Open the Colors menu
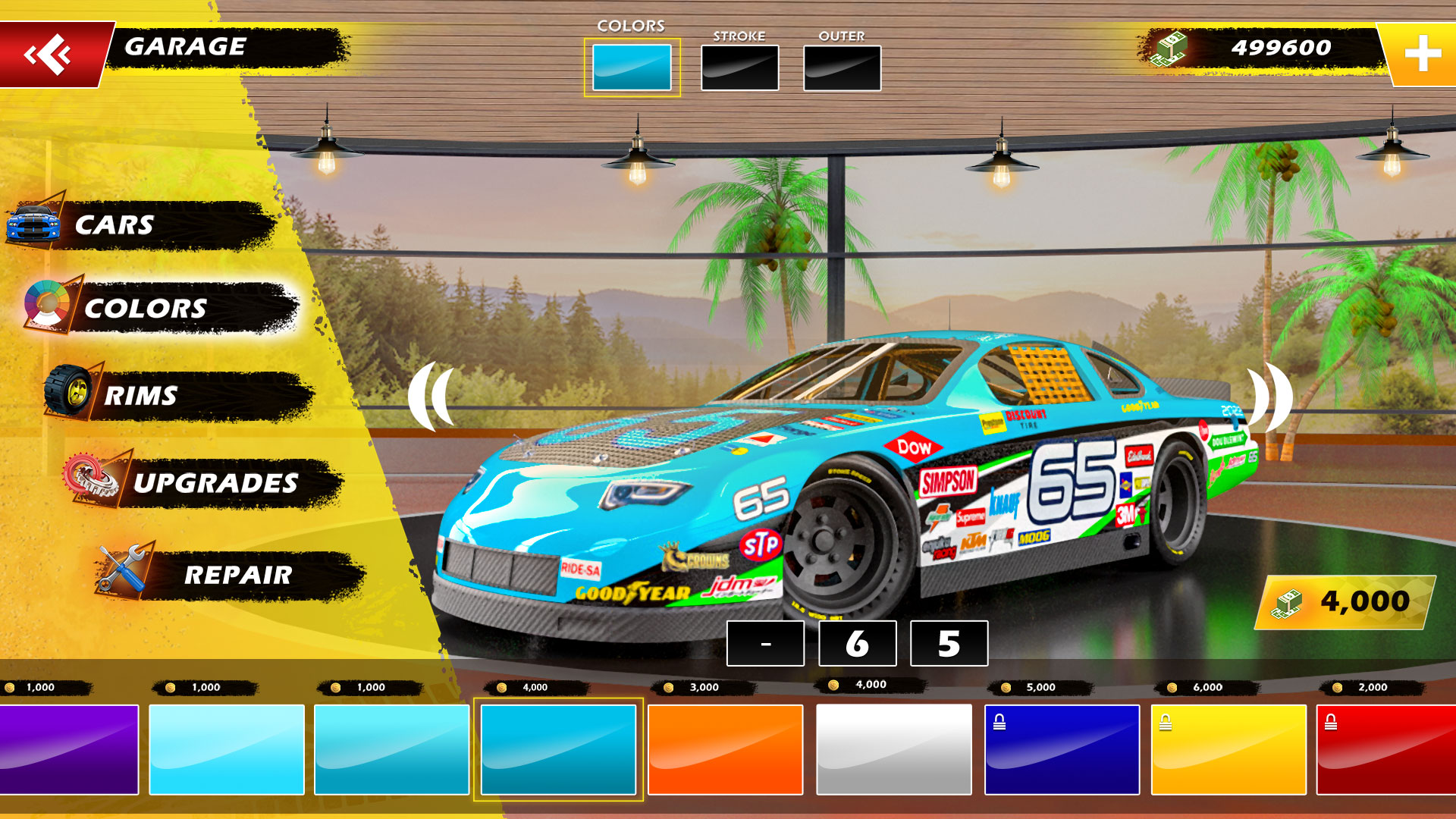 [159, 308]
